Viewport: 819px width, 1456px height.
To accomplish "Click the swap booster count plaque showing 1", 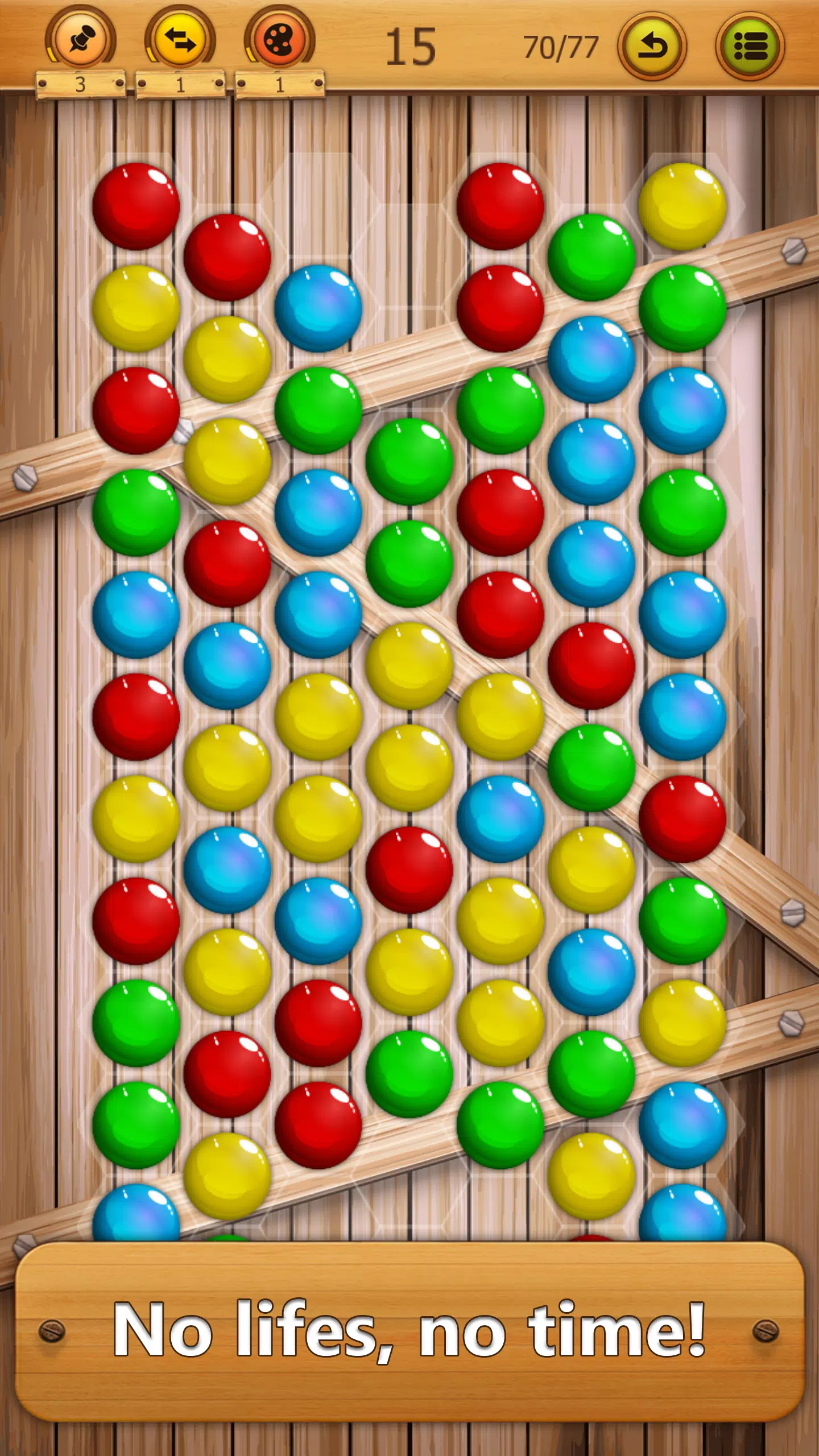I will click(x=179, y=84).
